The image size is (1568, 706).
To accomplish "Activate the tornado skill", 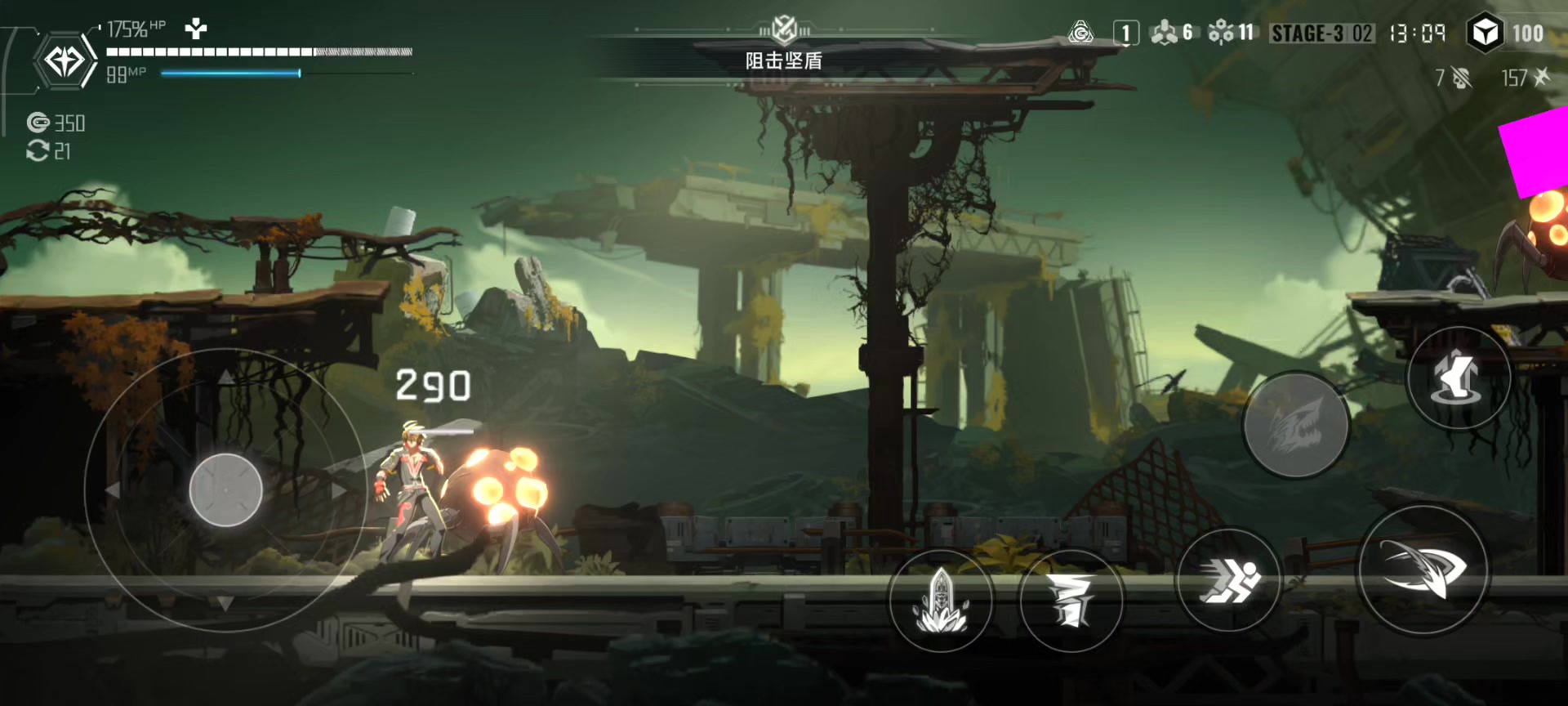I will [x=1071, y=601].
